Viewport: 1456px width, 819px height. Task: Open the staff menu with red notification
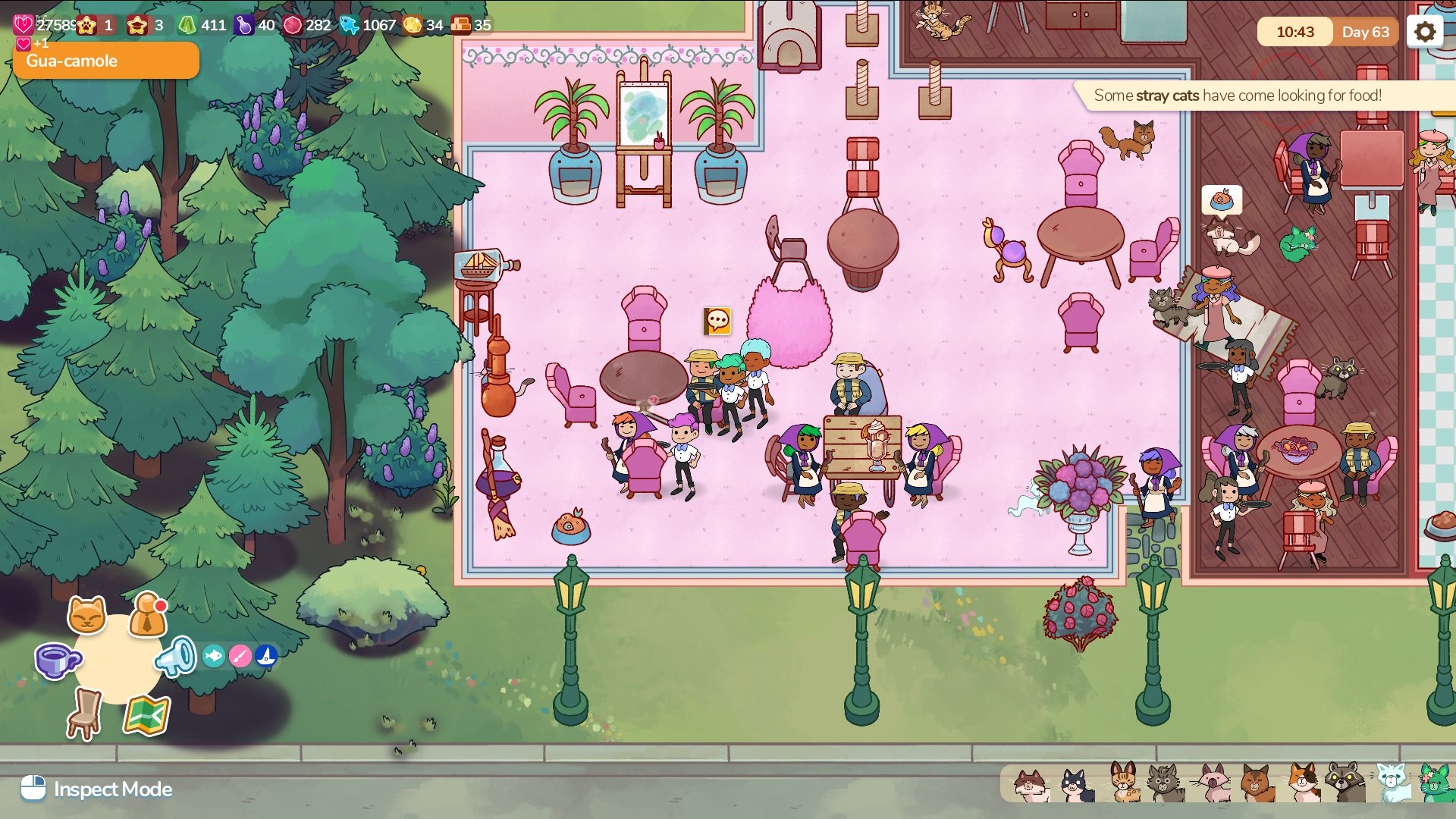148,616
